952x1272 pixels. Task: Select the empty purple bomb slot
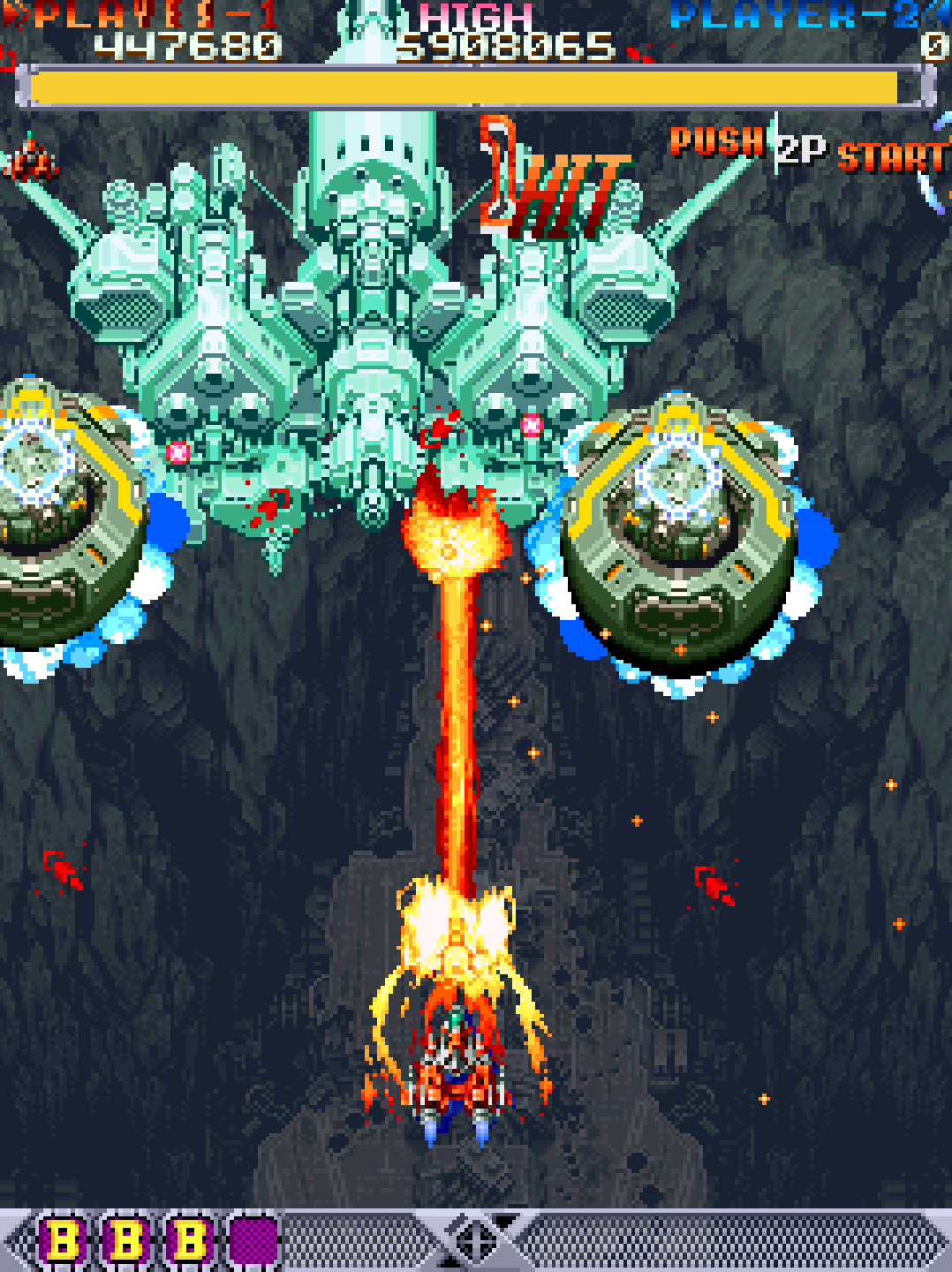tap(253, 1240)
